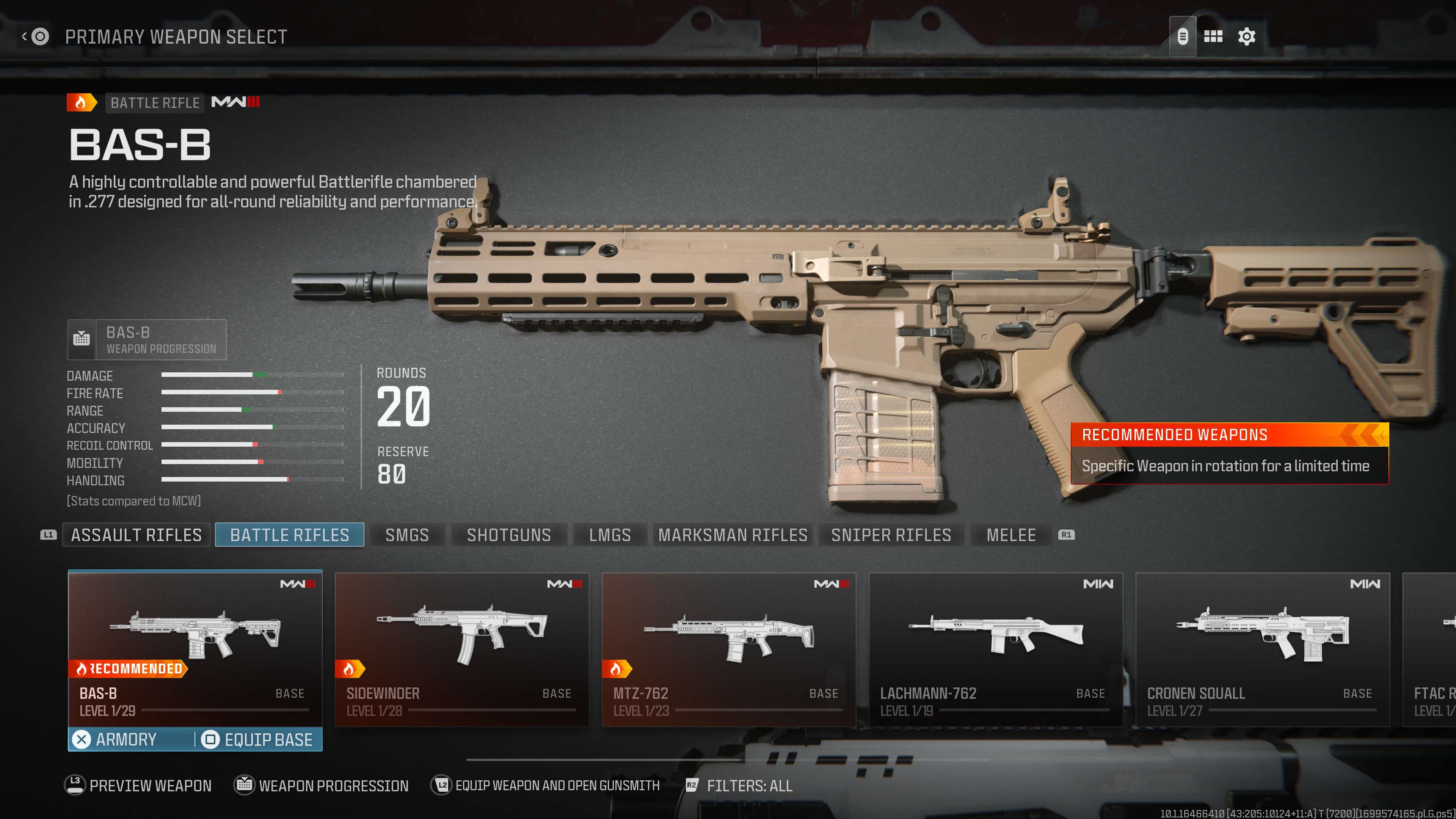Switch to the Assault Rifles tab
This screenshot has width=1456, height=819.
pos(136,535)
